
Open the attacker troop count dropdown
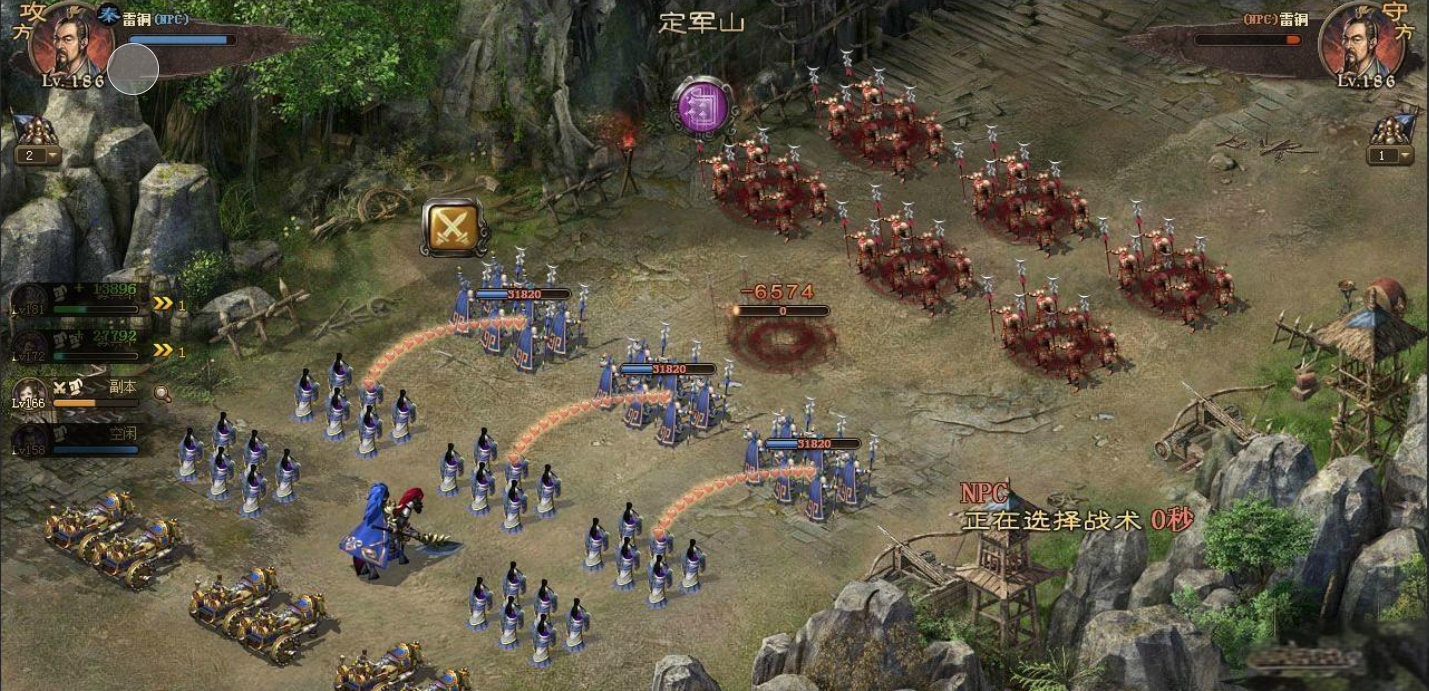coord(38,155)
